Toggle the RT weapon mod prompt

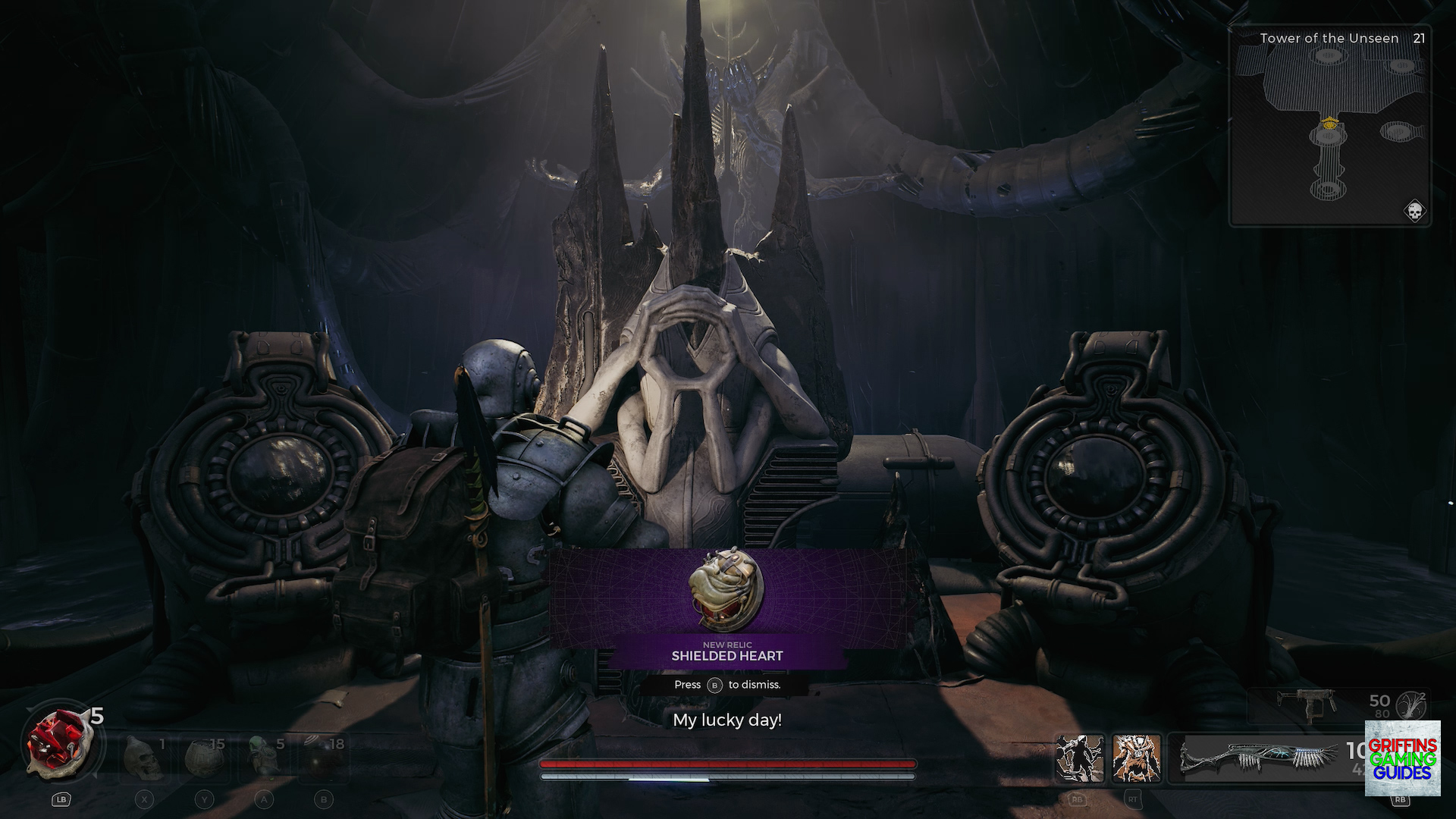click(1132, 798)
